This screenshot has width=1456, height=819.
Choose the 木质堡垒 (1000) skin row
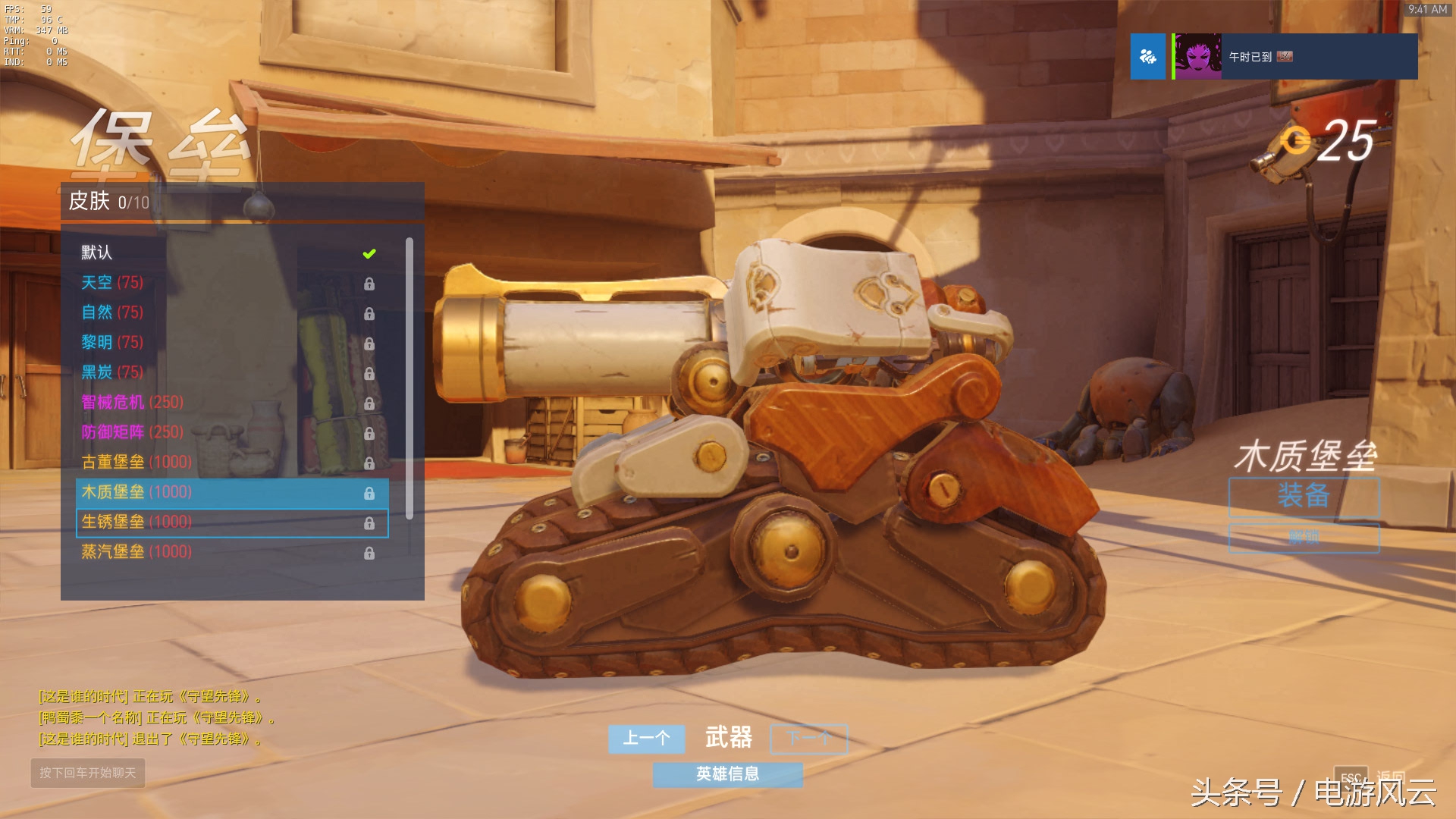[x=227, y=492]
